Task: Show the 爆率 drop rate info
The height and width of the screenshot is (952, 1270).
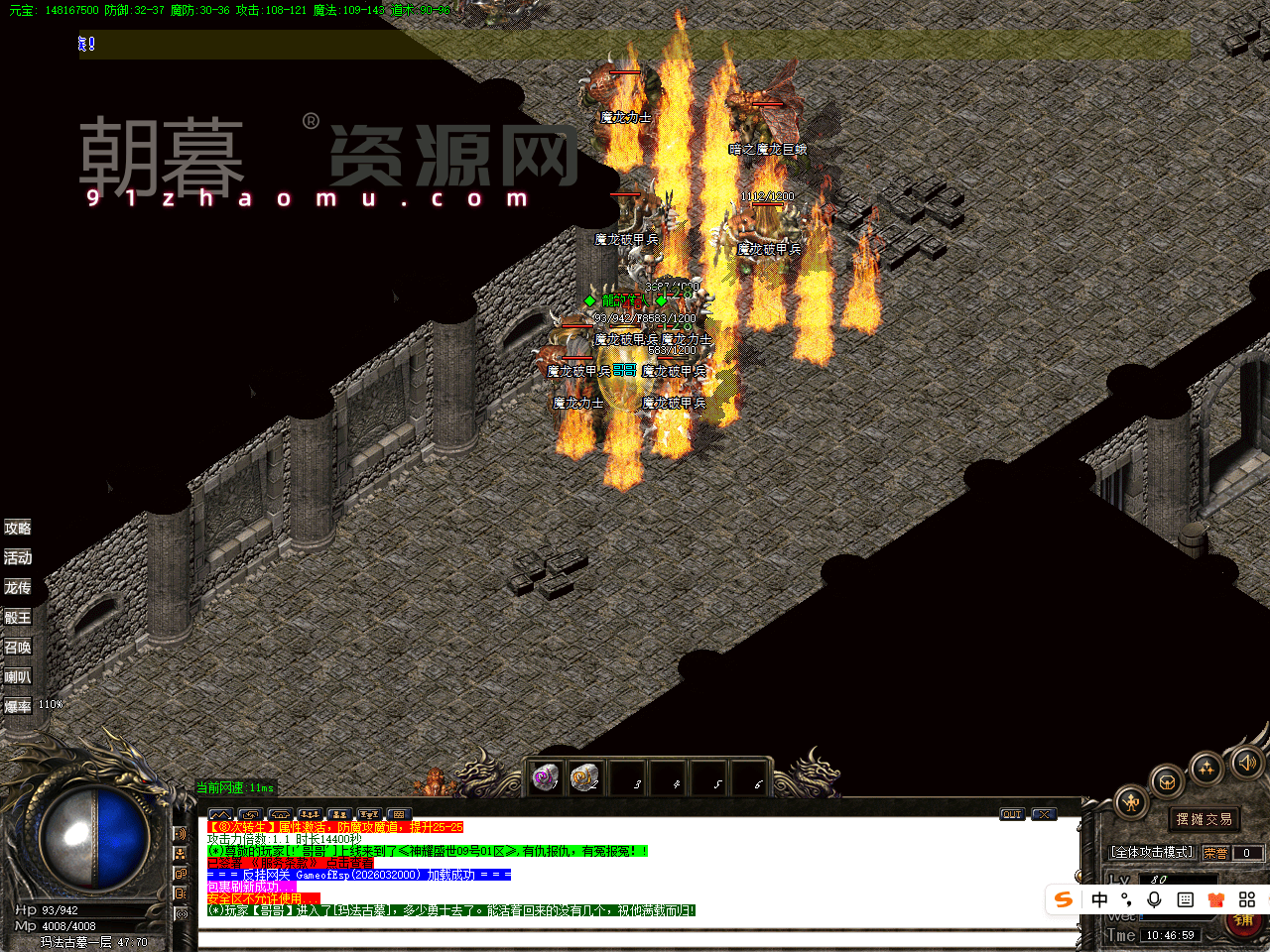Action: click(18, 707)
